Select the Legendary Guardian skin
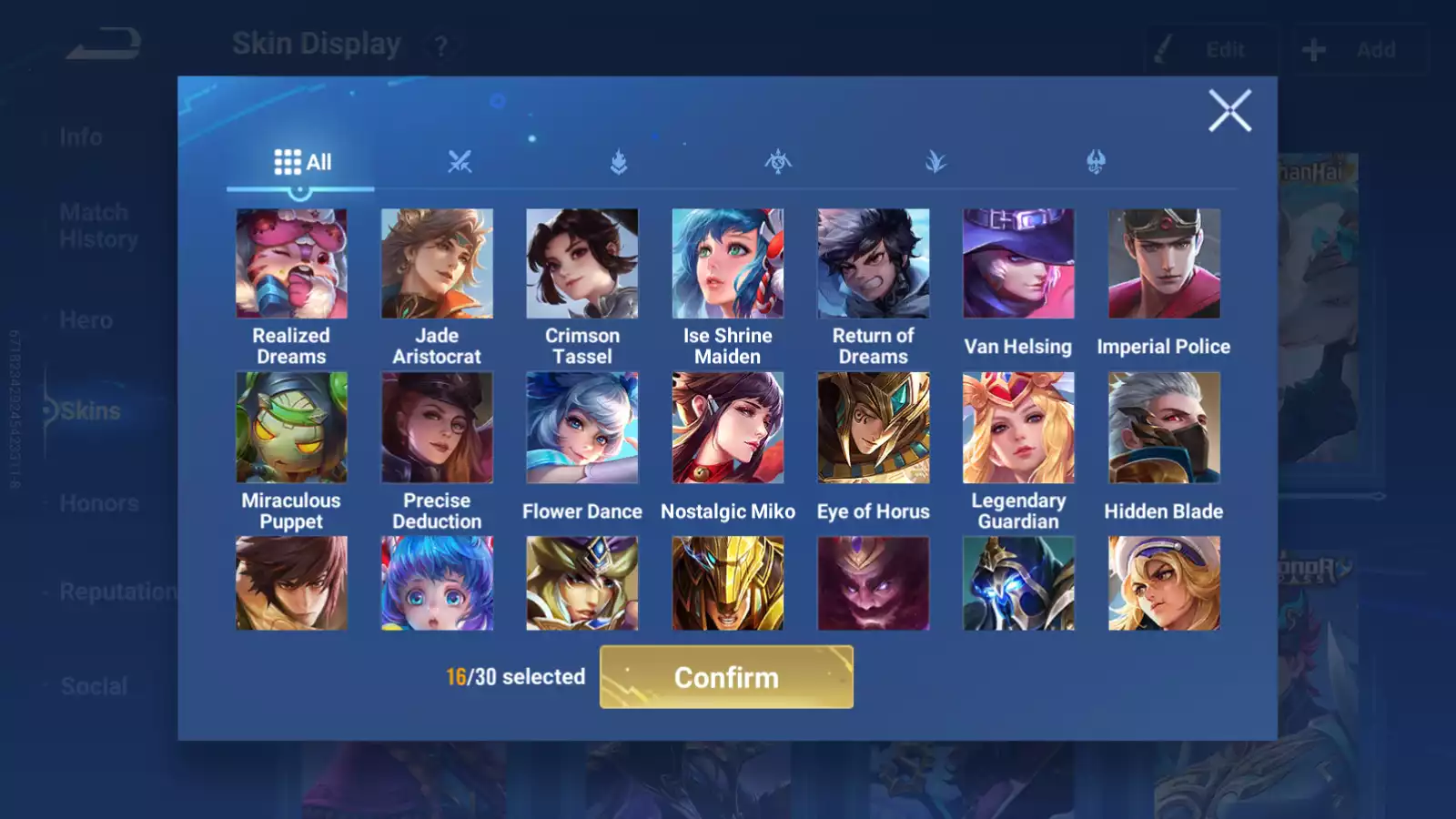Viewport: 1456px width, 819px height. point(1018,428)
